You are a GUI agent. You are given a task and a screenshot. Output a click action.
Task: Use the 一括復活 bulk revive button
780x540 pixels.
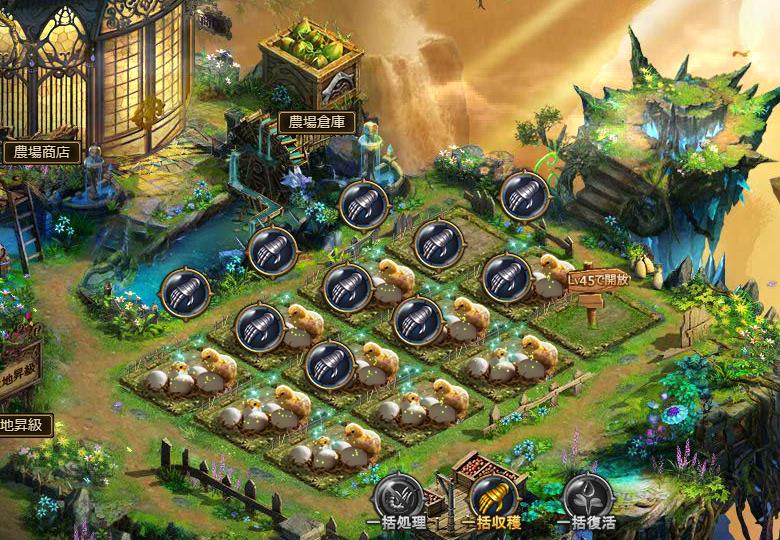click(x=587, y=497)
